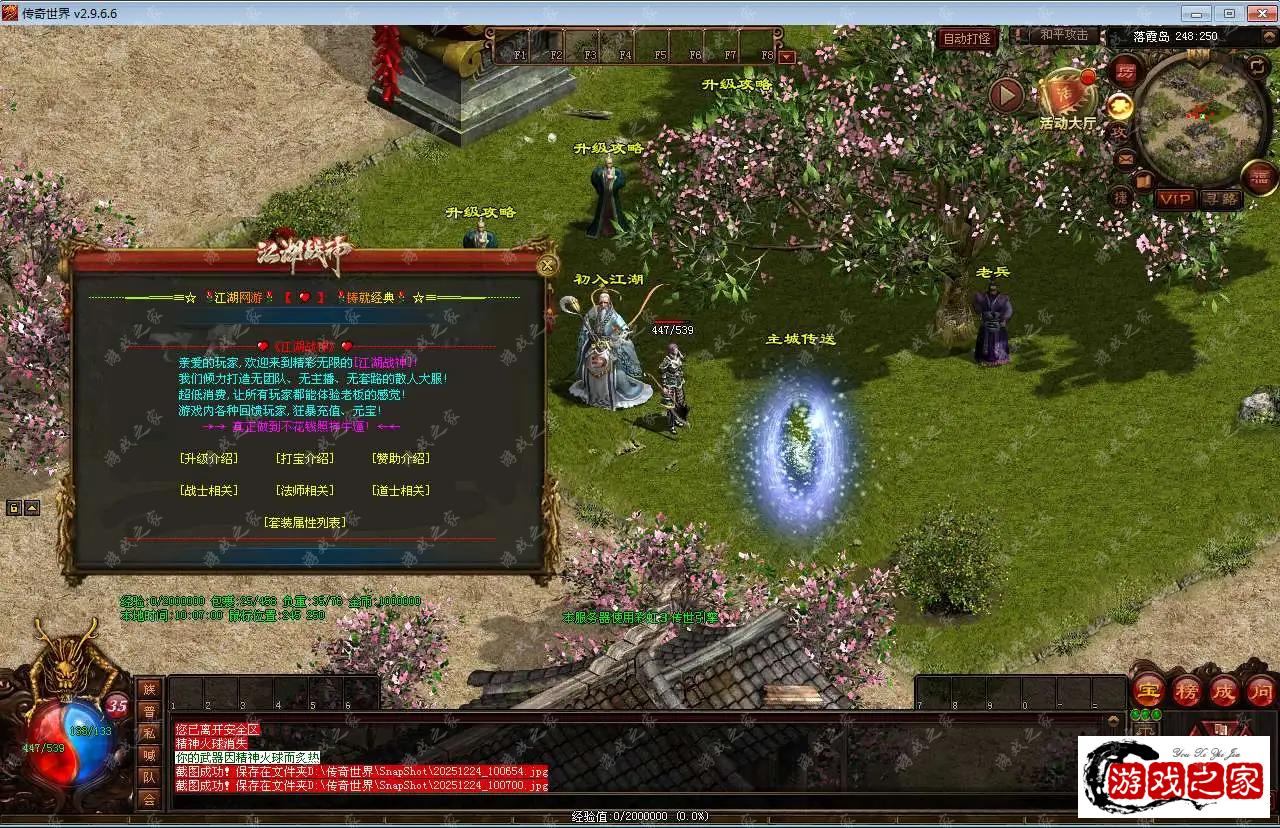Open the 道士相关 link
Screen dimensions: 1280x828
pos(400,491)
